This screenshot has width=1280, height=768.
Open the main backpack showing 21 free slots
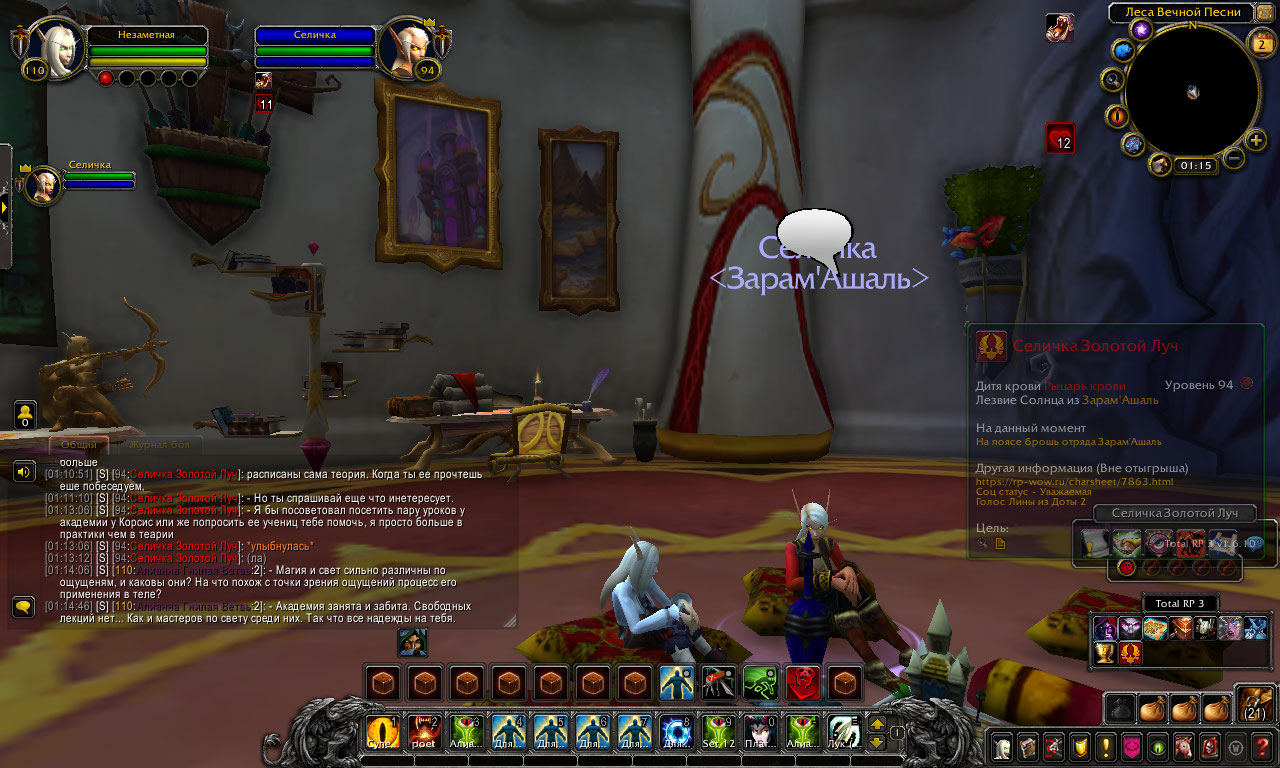pos(1255,705)
